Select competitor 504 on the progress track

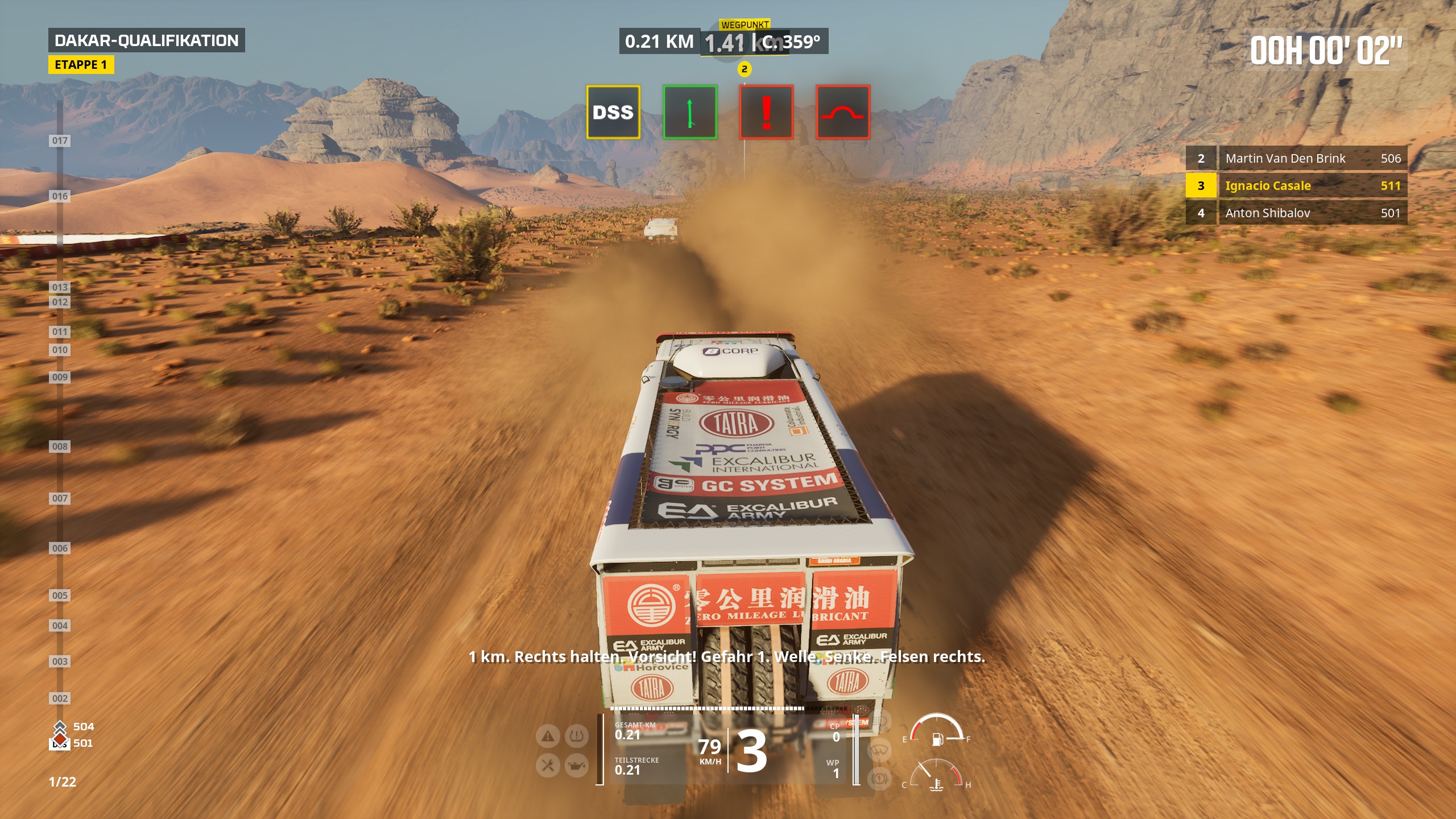click(83, 726)
